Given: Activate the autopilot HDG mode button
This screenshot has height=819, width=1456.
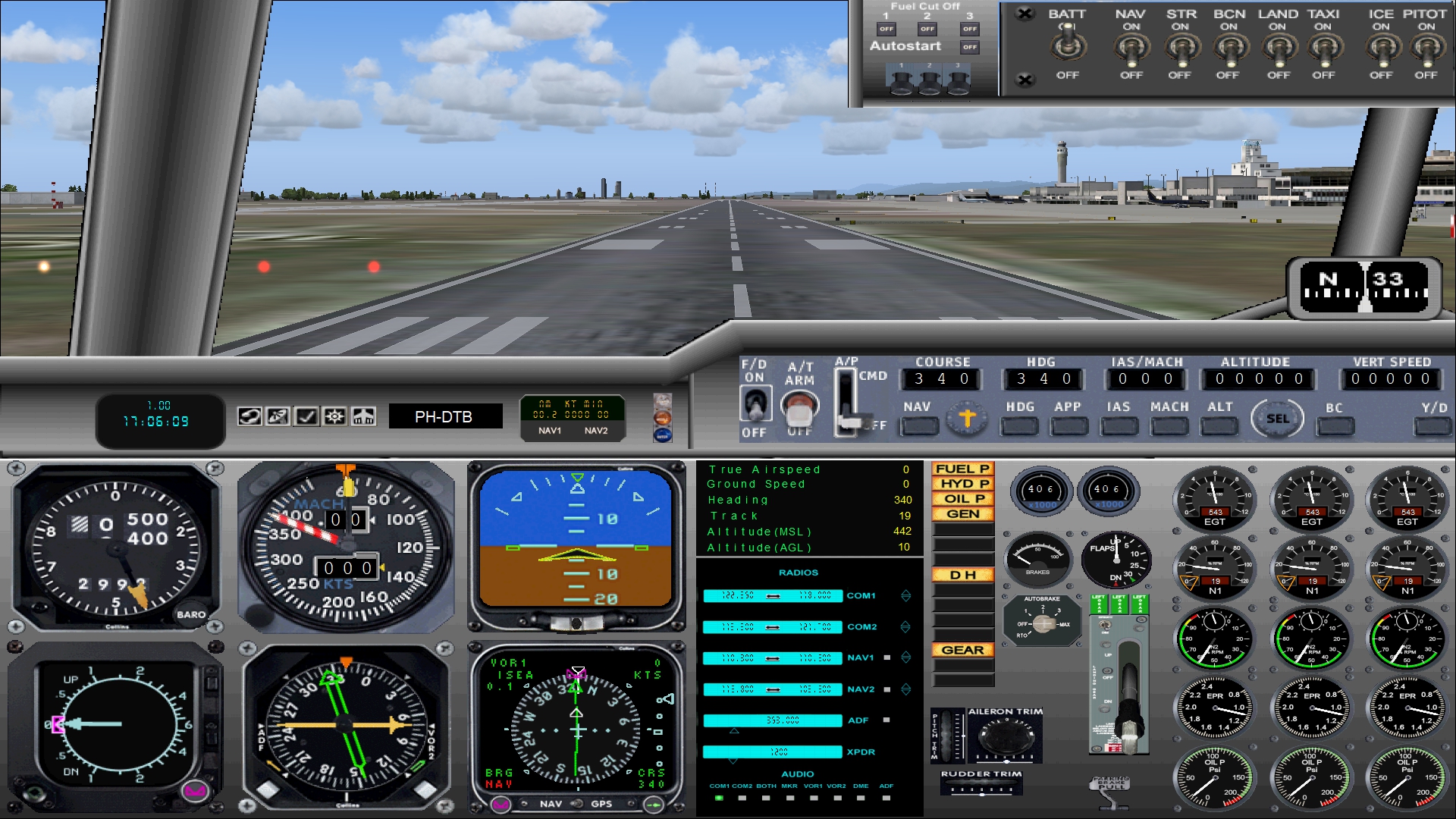Looking at the screenshot, I should (x=1019, y=426).
